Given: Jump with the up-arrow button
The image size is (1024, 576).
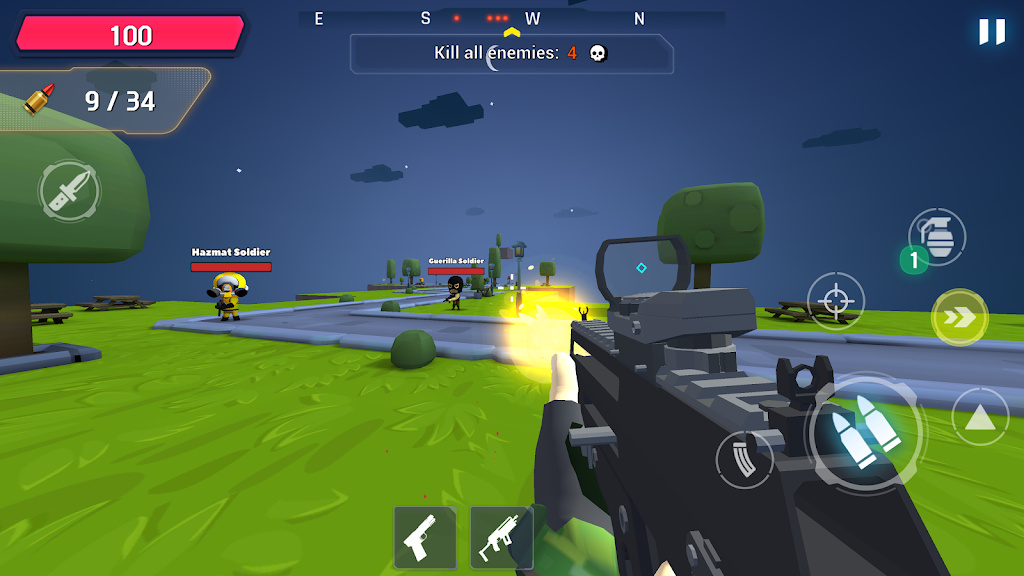Looking at the screenshot, I should pos(980,417).
